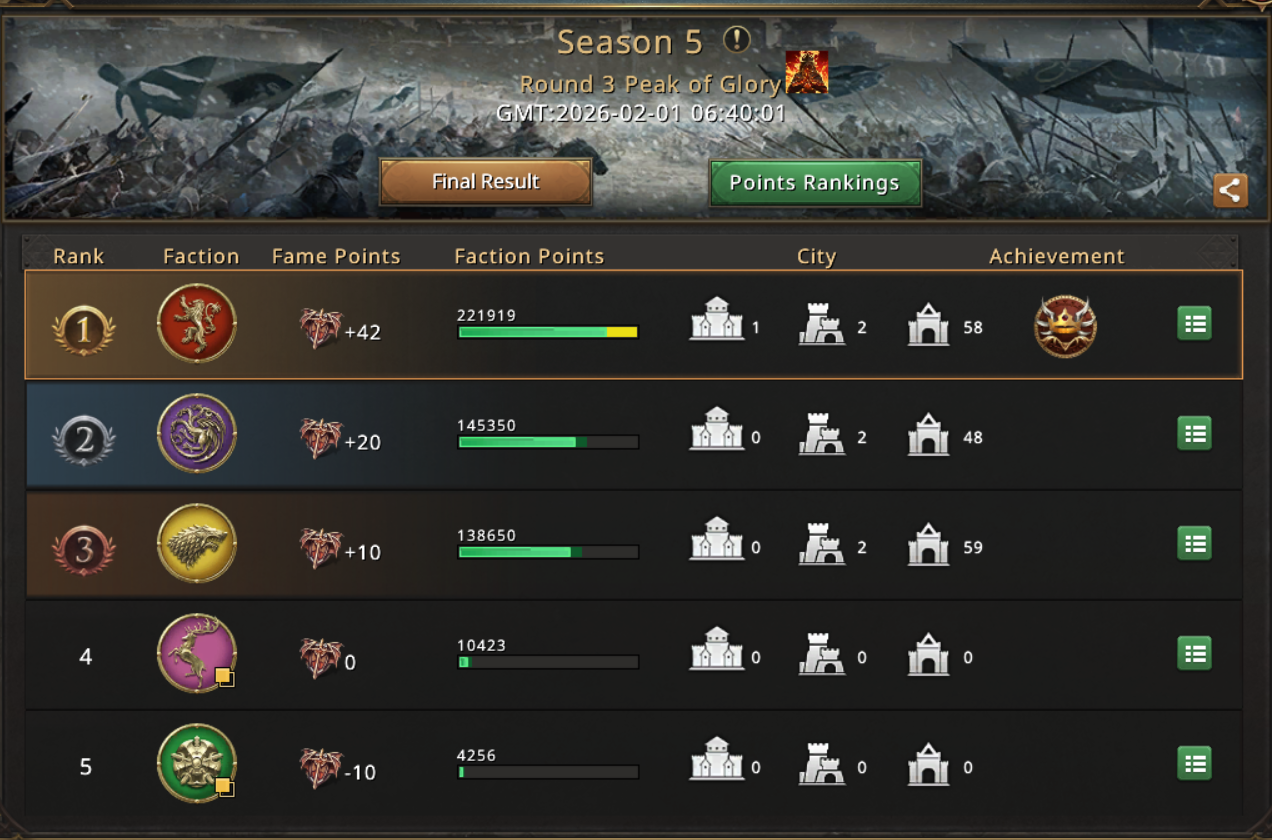Select the pink stag faction emblem
This screenshot has height=840, width=1272.
click(x=197, y=654)
